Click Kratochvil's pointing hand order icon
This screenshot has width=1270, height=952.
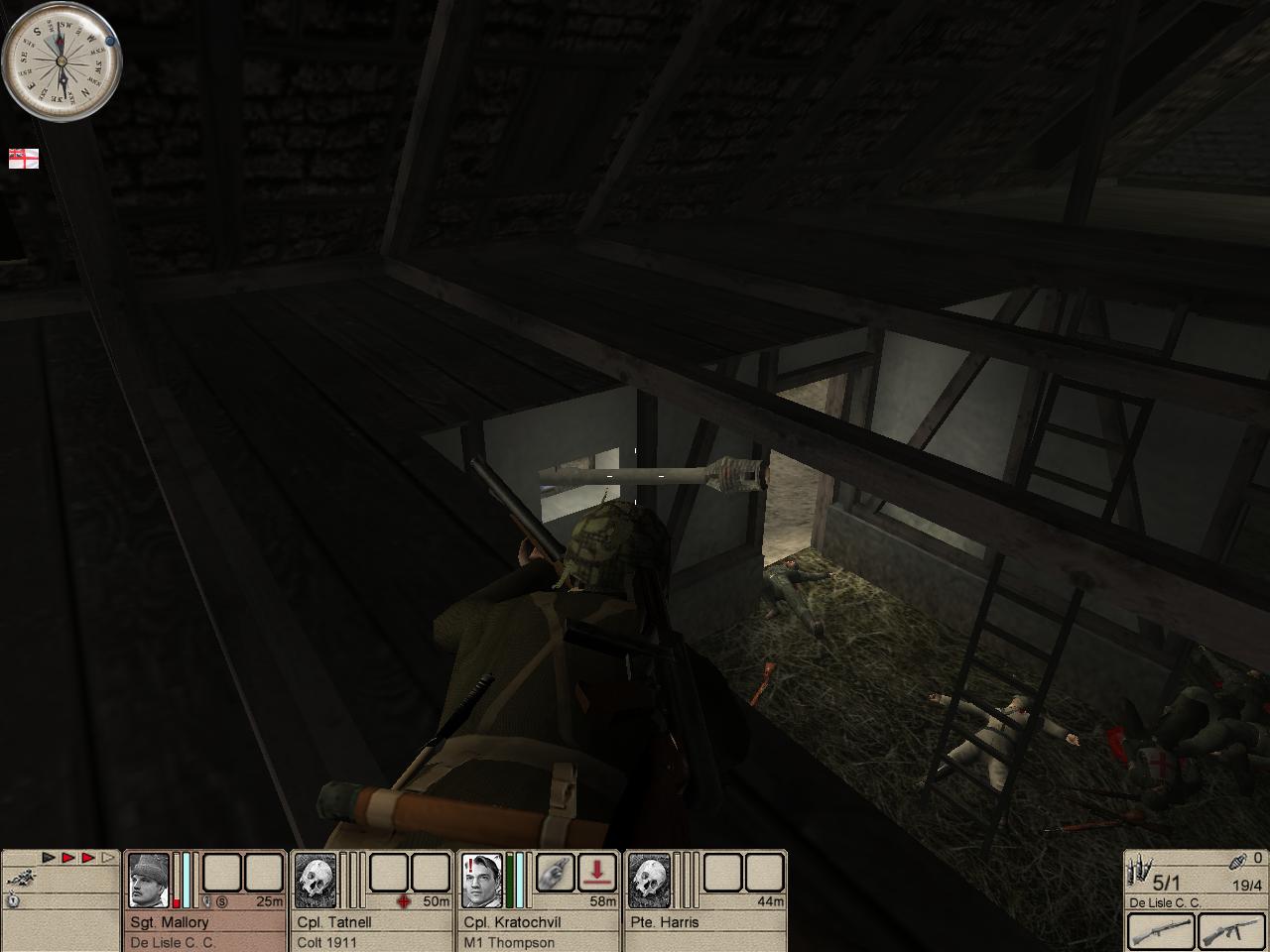click(556, 873)
